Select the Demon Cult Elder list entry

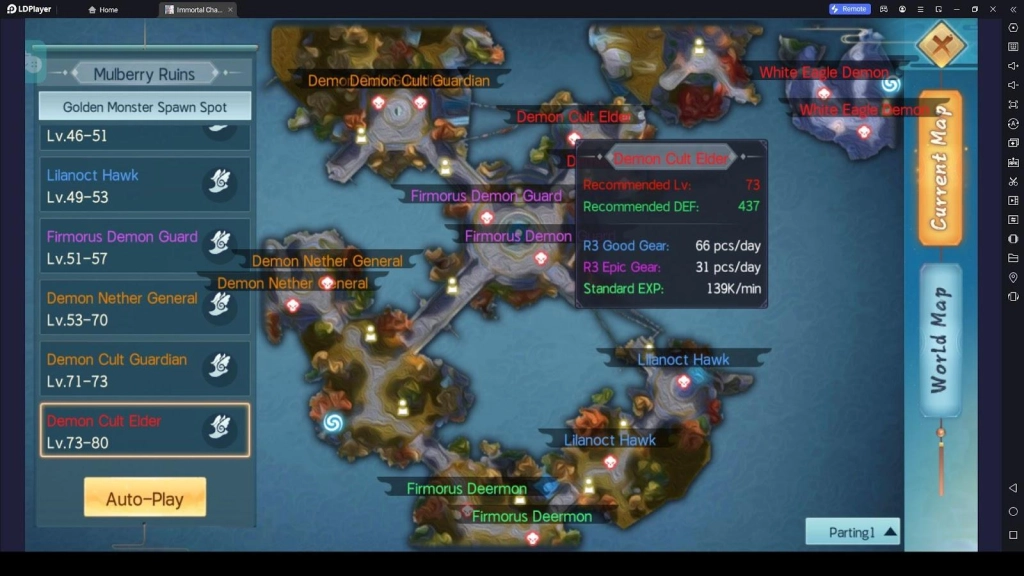click(145, 430)
